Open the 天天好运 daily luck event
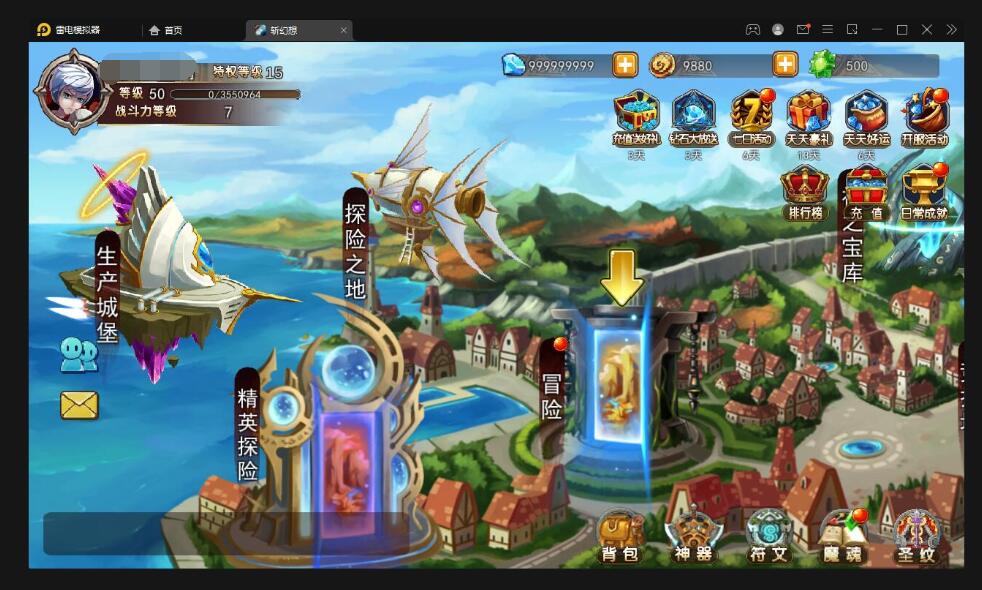Image resolution: width=982 pixels, height=590 pixels. (866, 119)
